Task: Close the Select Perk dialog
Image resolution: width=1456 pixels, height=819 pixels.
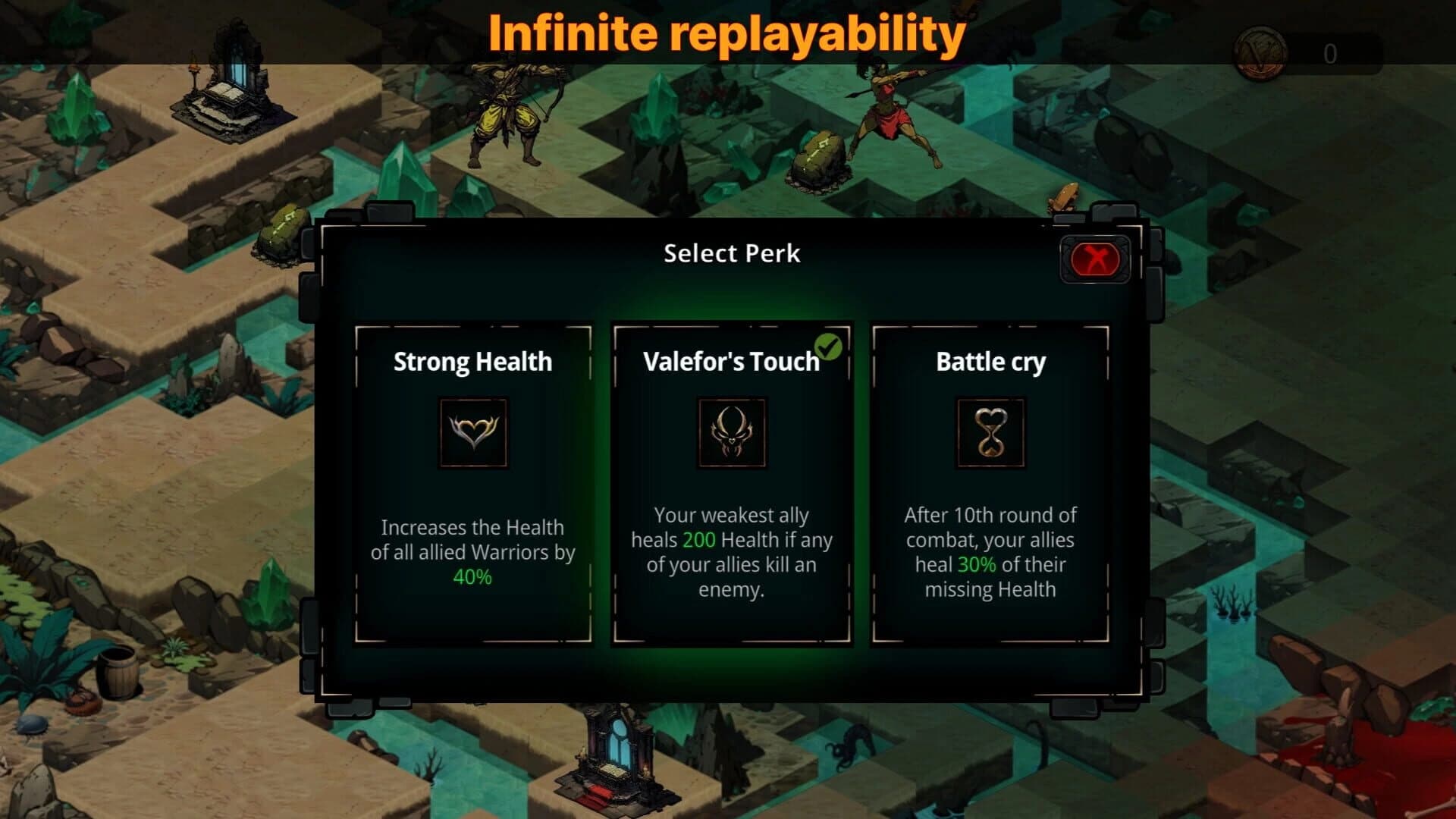Action: (x=1094, y=260)
